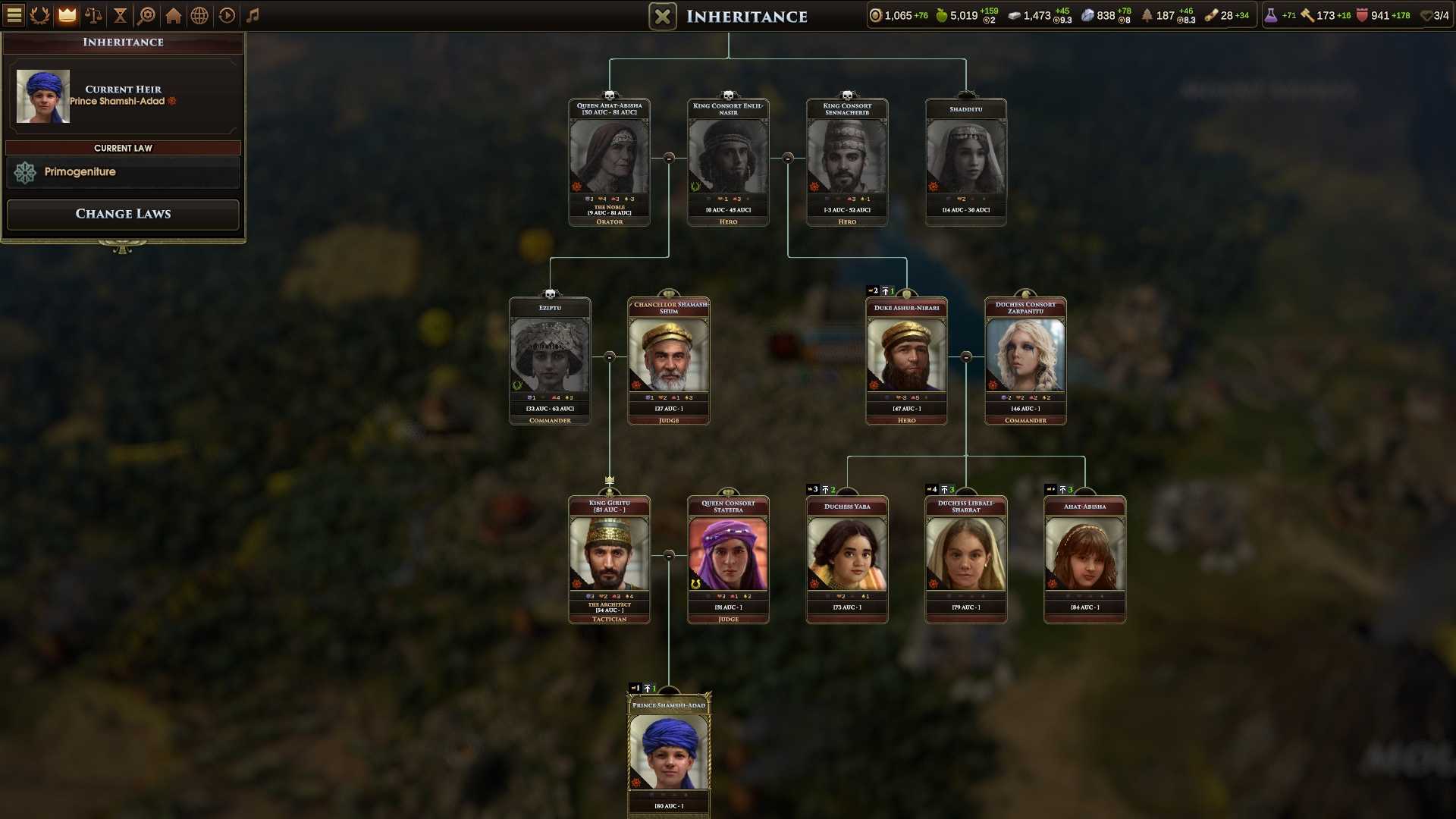The width and height of the screenshot is (1456, 819).
Task: Select Duke Ashur-Nirari's card
Action: [x=906, y=356]
